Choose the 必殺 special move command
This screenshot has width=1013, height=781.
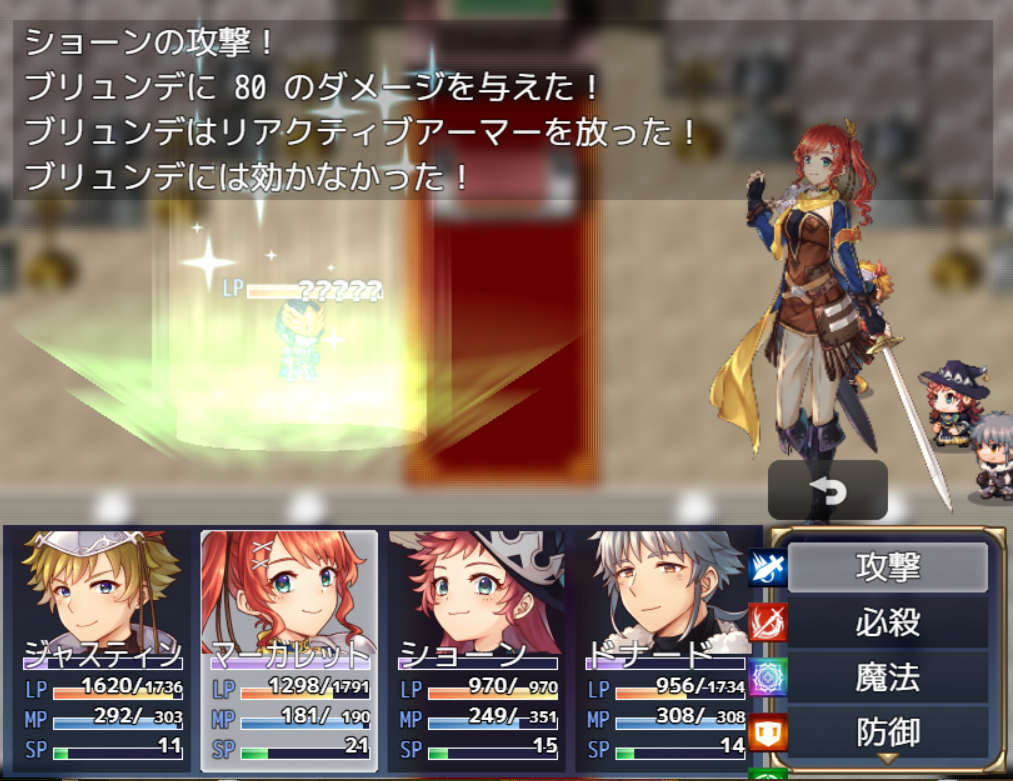click(x=887, y=623)
